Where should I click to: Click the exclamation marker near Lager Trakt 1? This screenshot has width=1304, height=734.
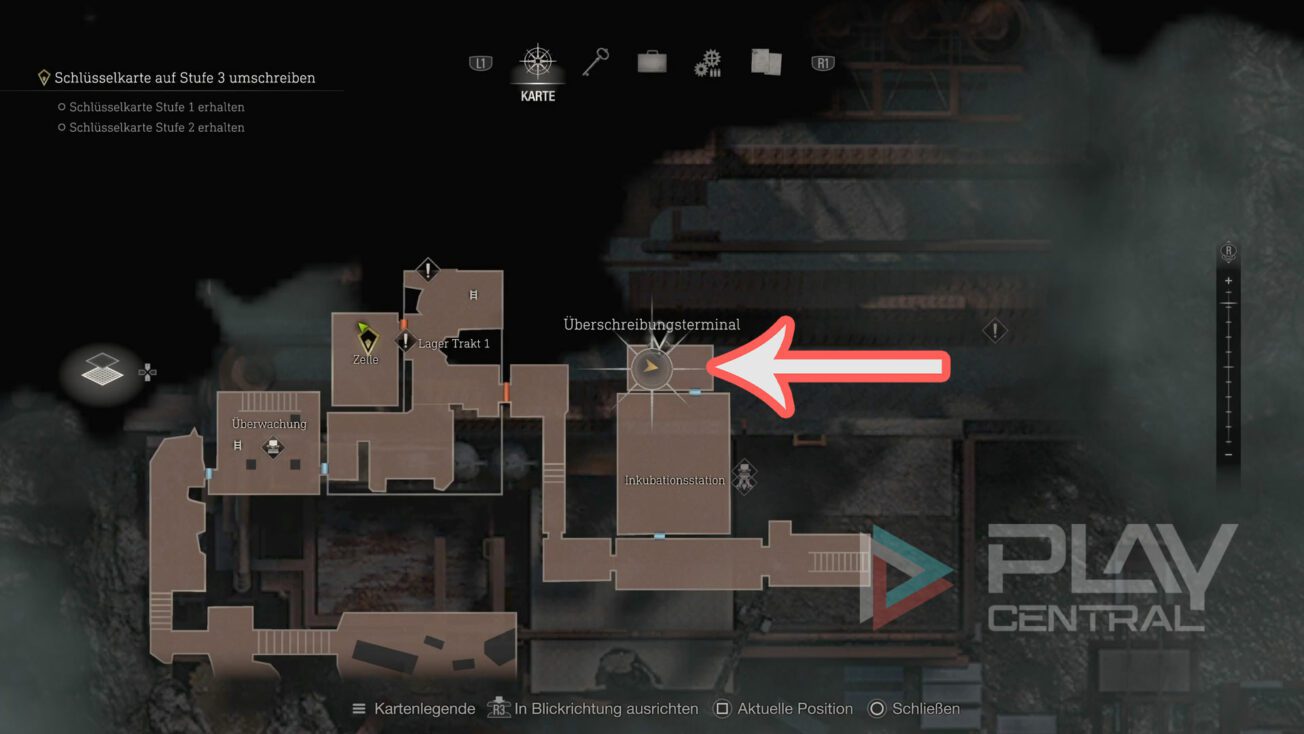[x=405, y=340]
